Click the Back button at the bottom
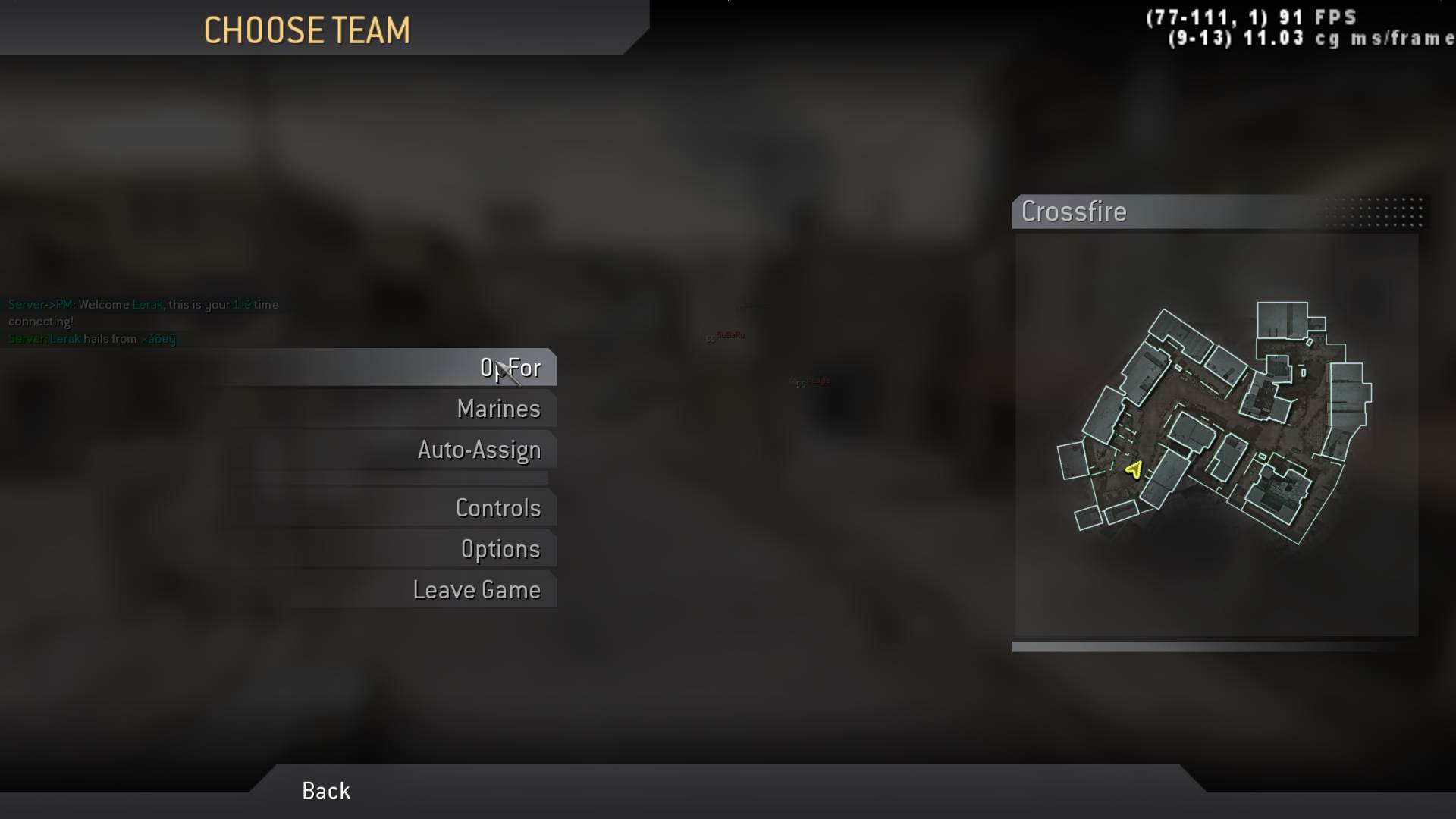 pos(325,790)
